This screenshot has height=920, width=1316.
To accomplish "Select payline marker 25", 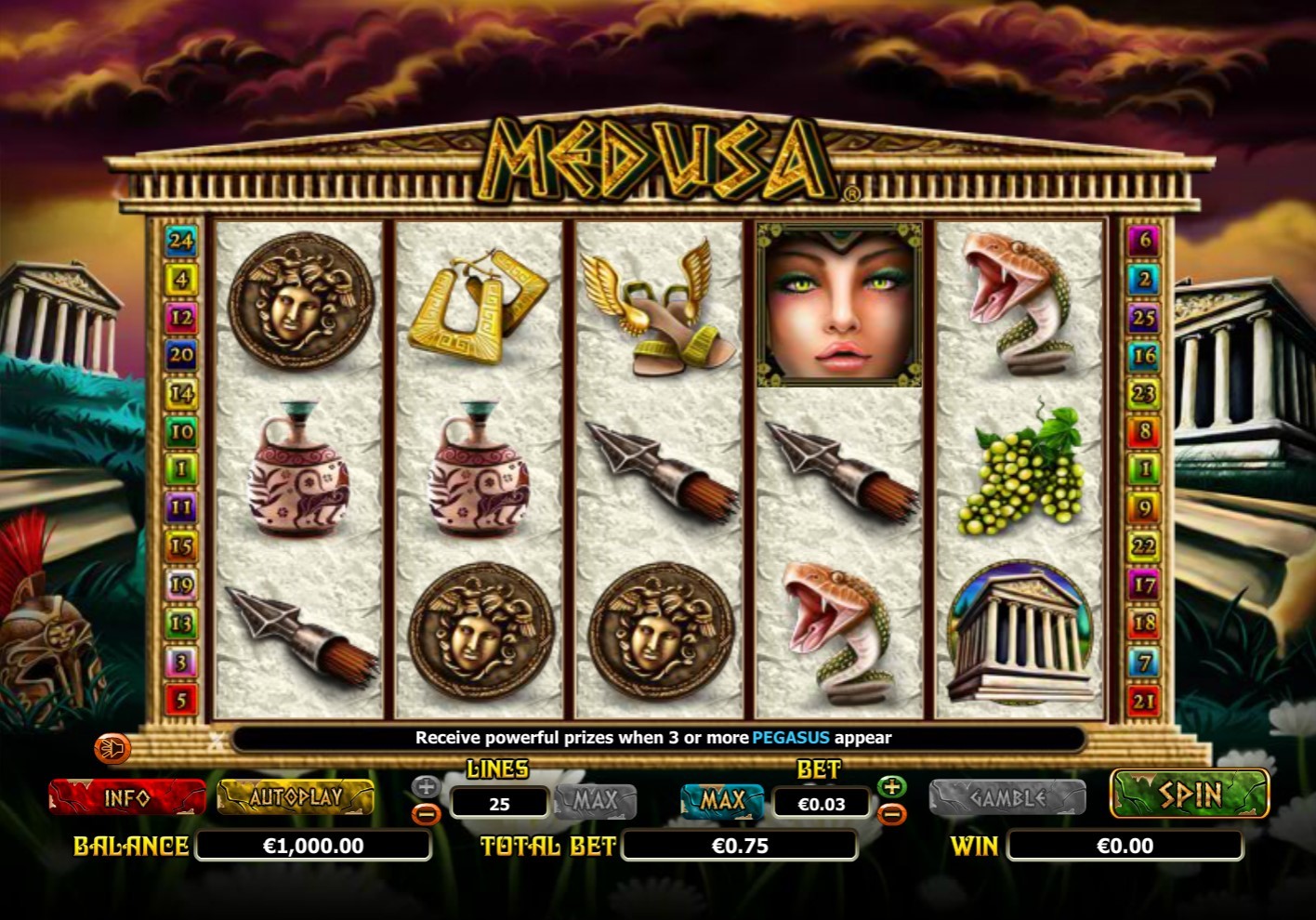I will pyautogui.click(x=1144, y=317).
